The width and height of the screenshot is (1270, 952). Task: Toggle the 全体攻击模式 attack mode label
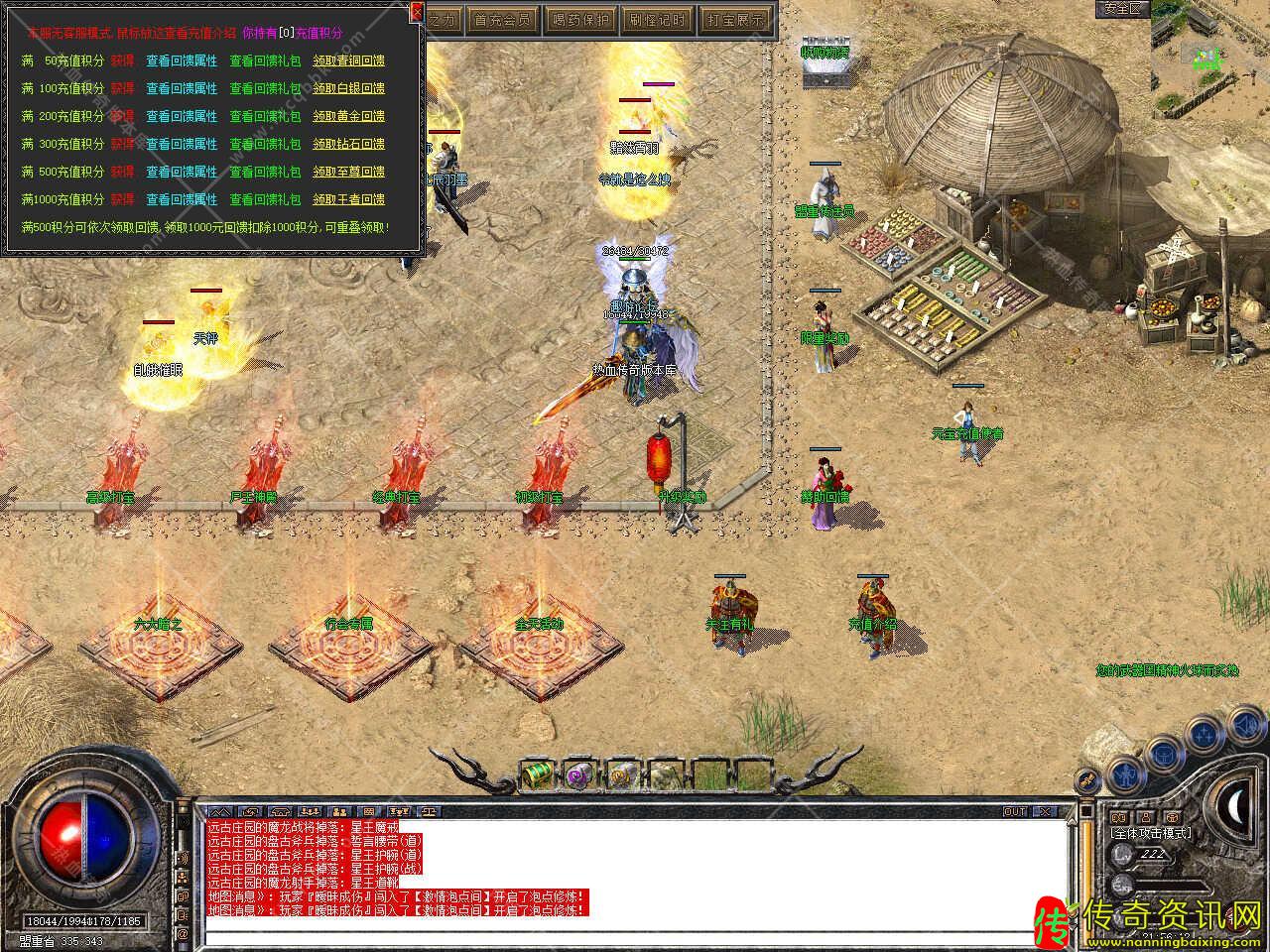click(x=1151, y=833)
